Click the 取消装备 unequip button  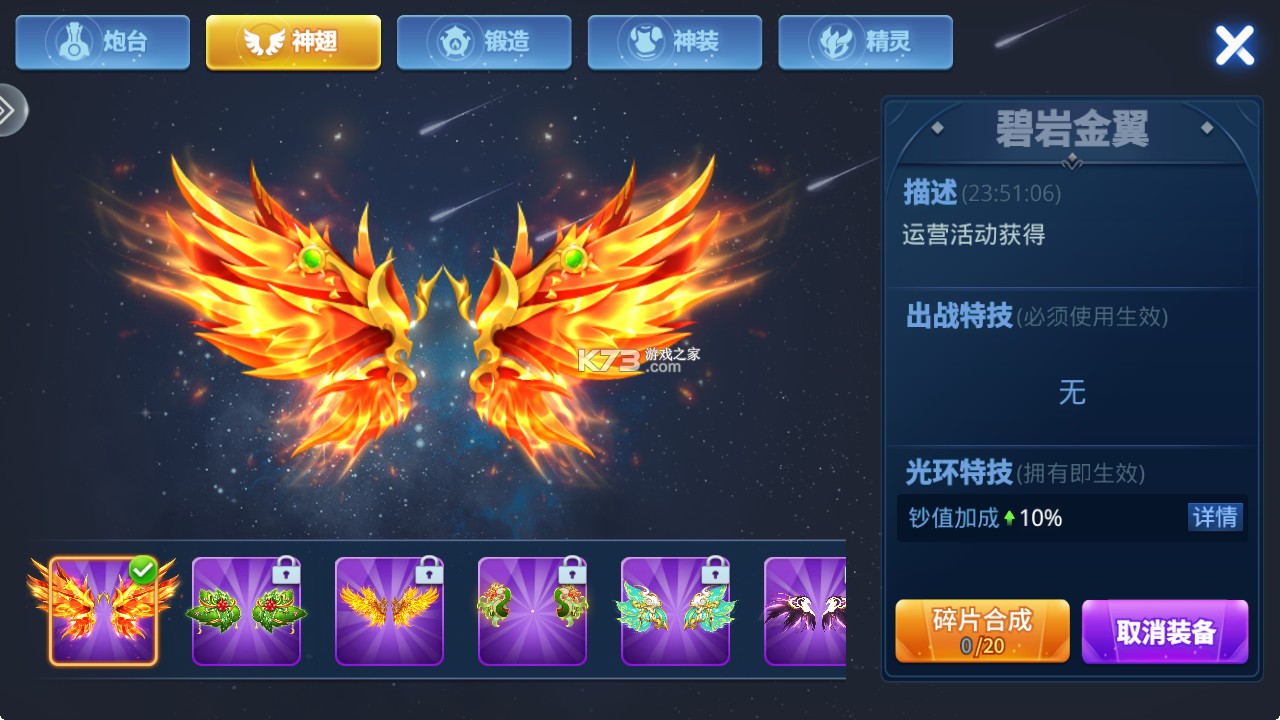click(x=1164, y=630)
